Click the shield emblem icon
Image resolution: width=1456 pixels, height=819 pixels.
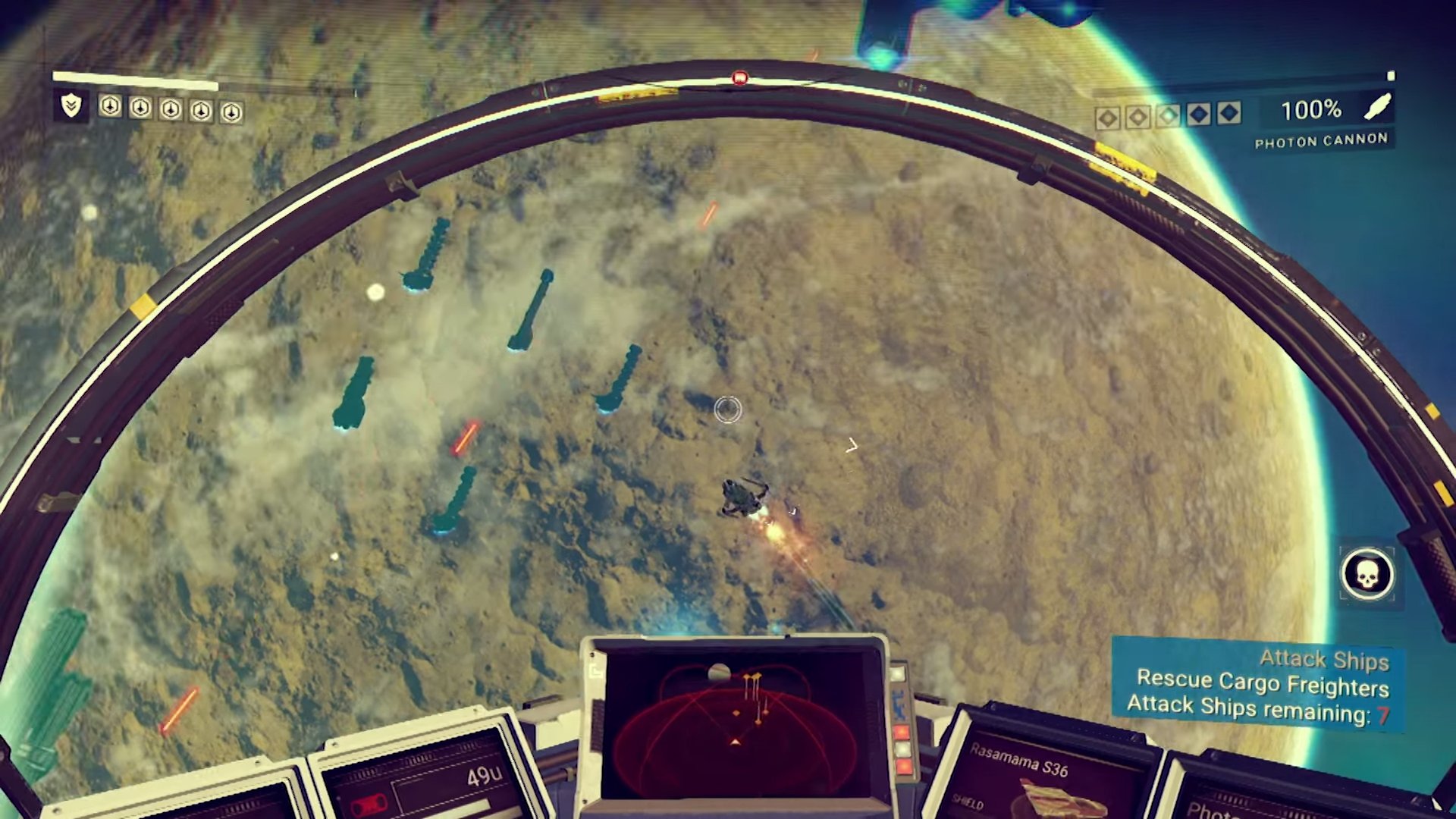click(71, 105)
